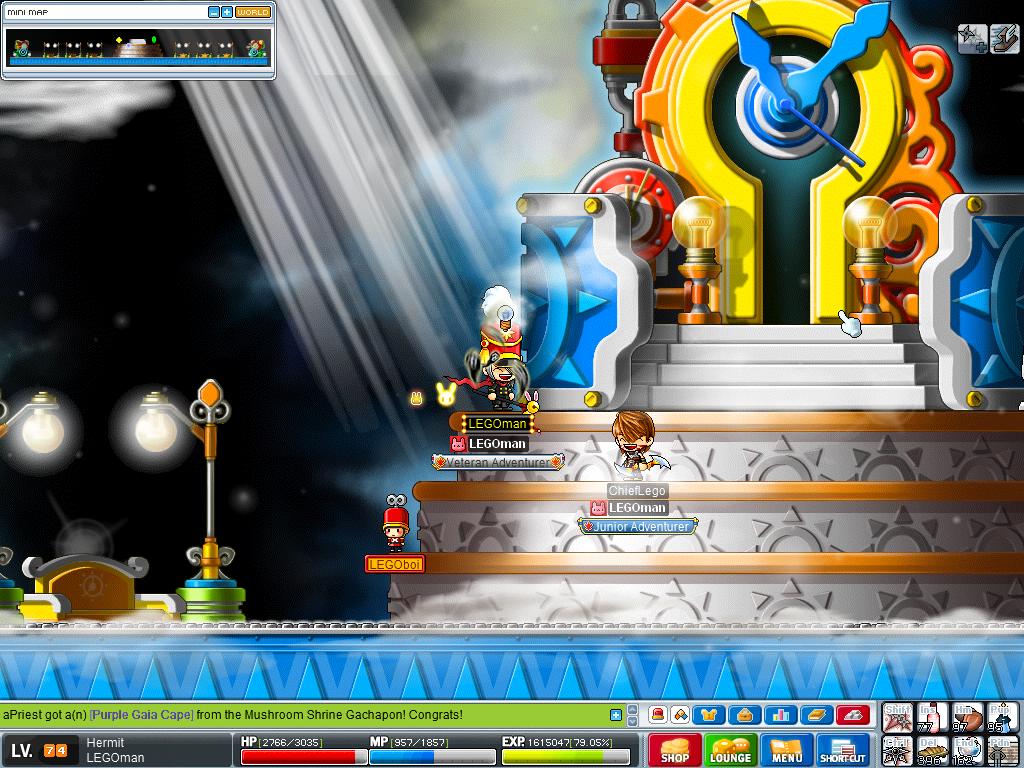This screenshot has width=1024, height=768.
Task: Click the minimap minus button
Action: [x=214, y=12]
